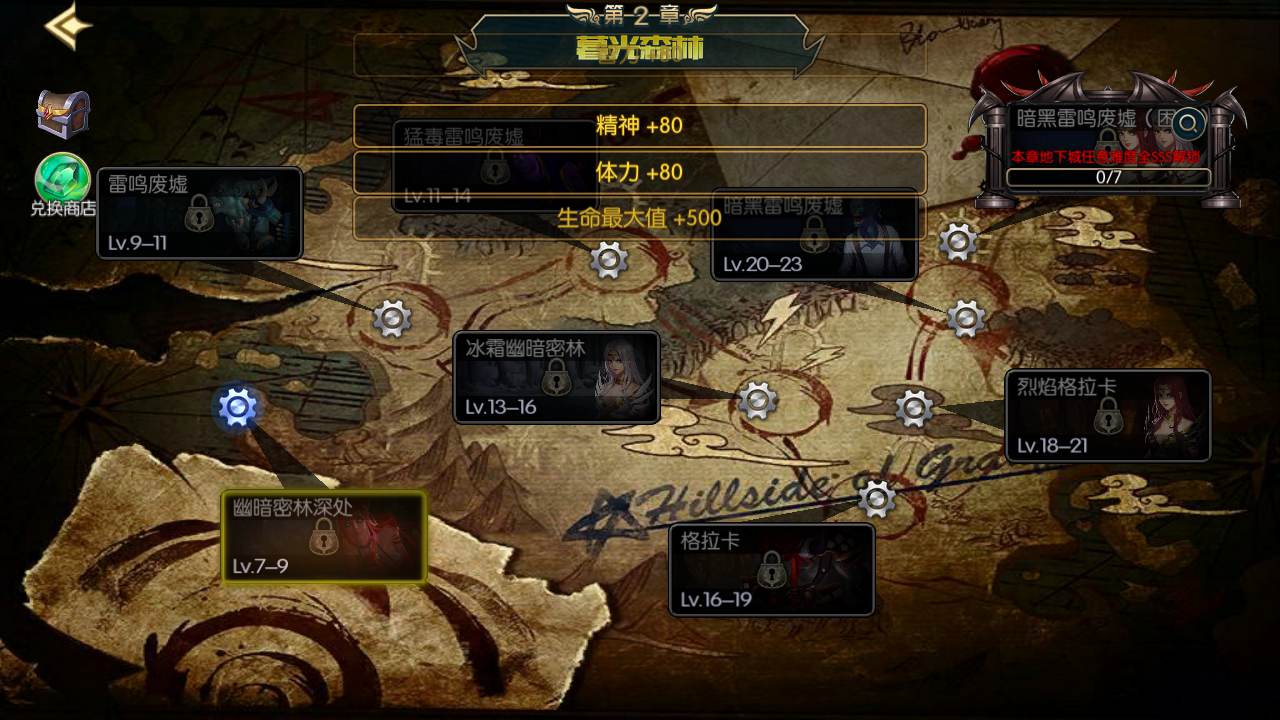Select the 烈焰格拉卡 Lv.18–21 dungeon

1108,416
